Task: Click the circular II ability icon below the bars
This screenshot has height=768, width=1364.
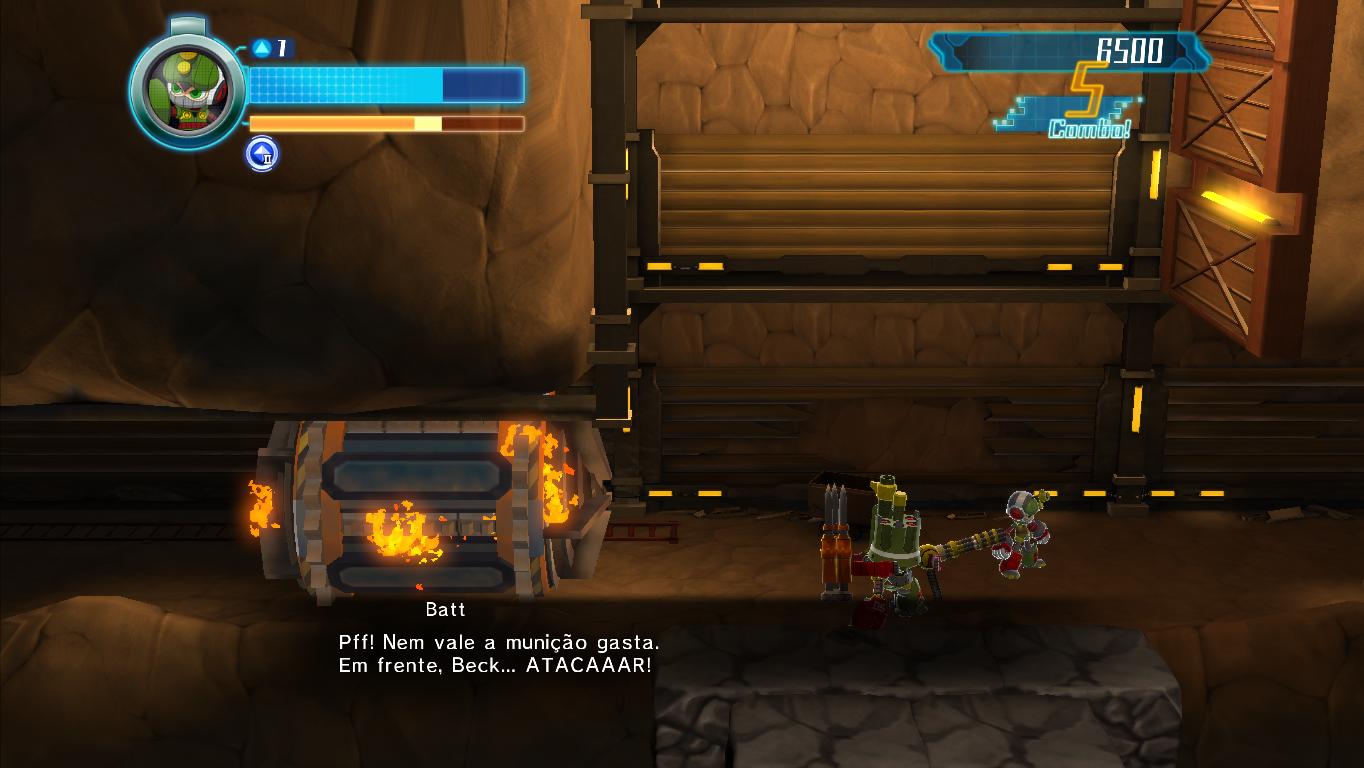Action: [261, 155]
